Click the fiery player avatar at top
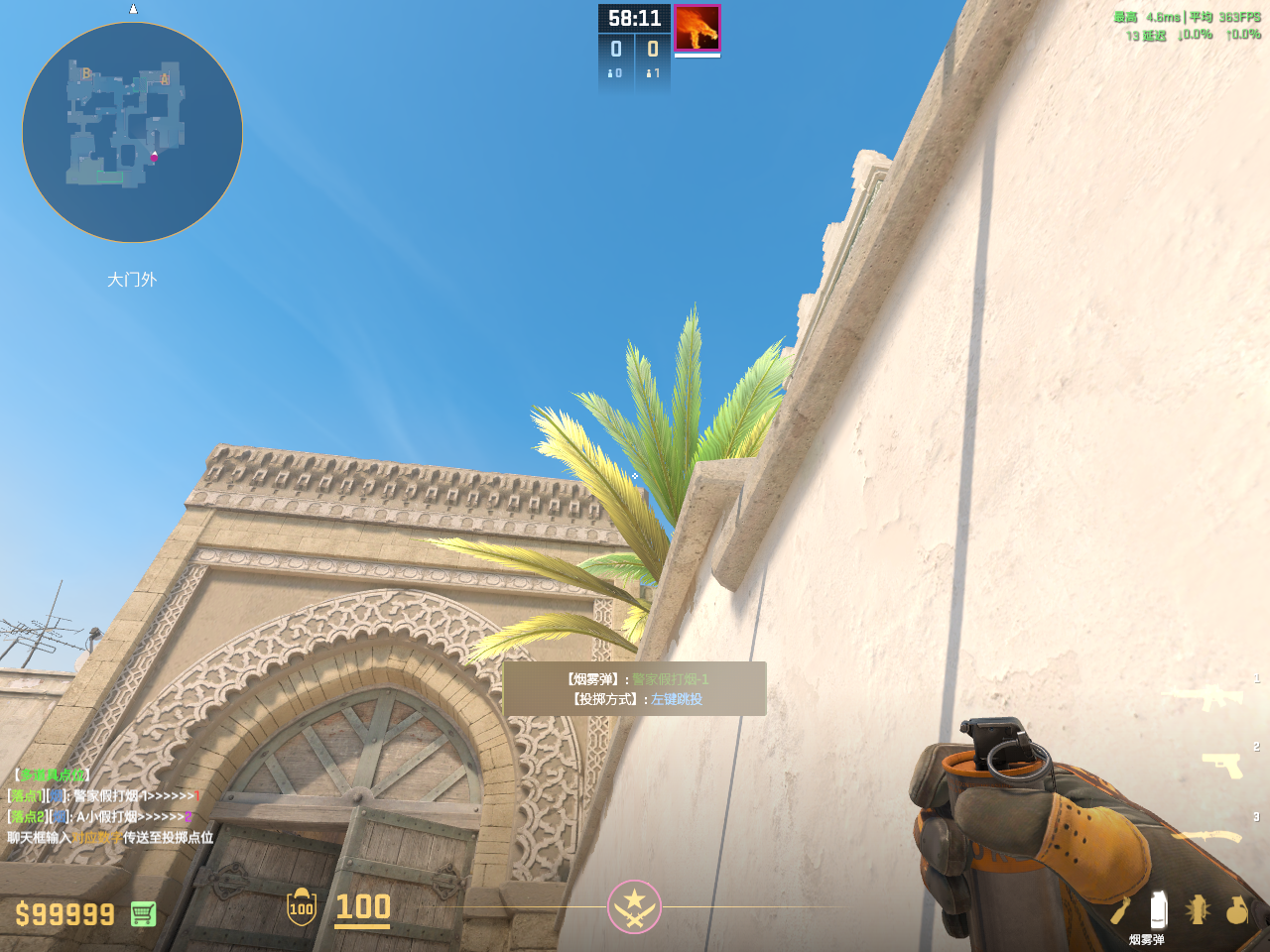Screen dimensions: 1270x952 [698, 27]
